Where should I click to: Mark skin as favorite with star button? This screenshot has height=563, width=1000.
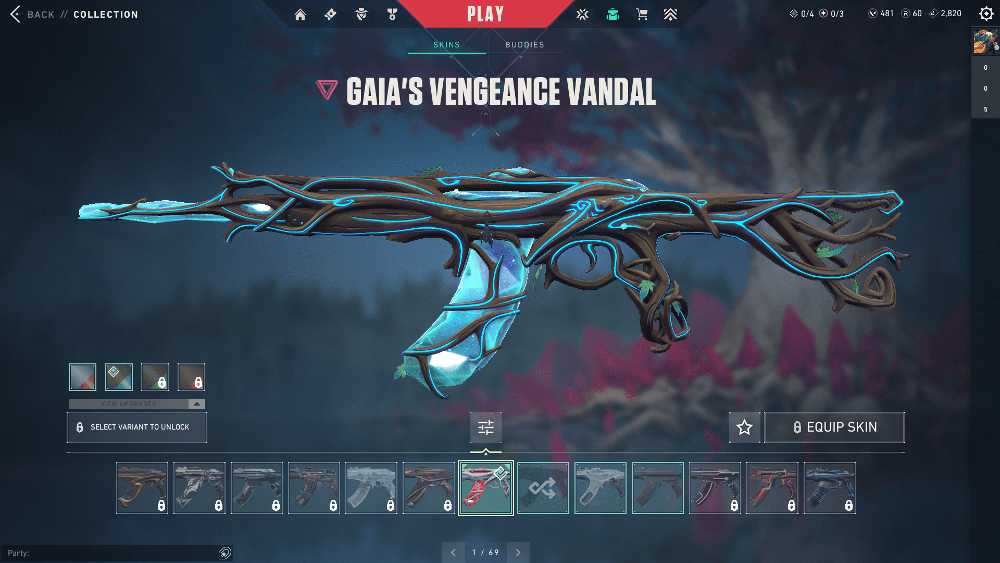[x=744, y=427]
